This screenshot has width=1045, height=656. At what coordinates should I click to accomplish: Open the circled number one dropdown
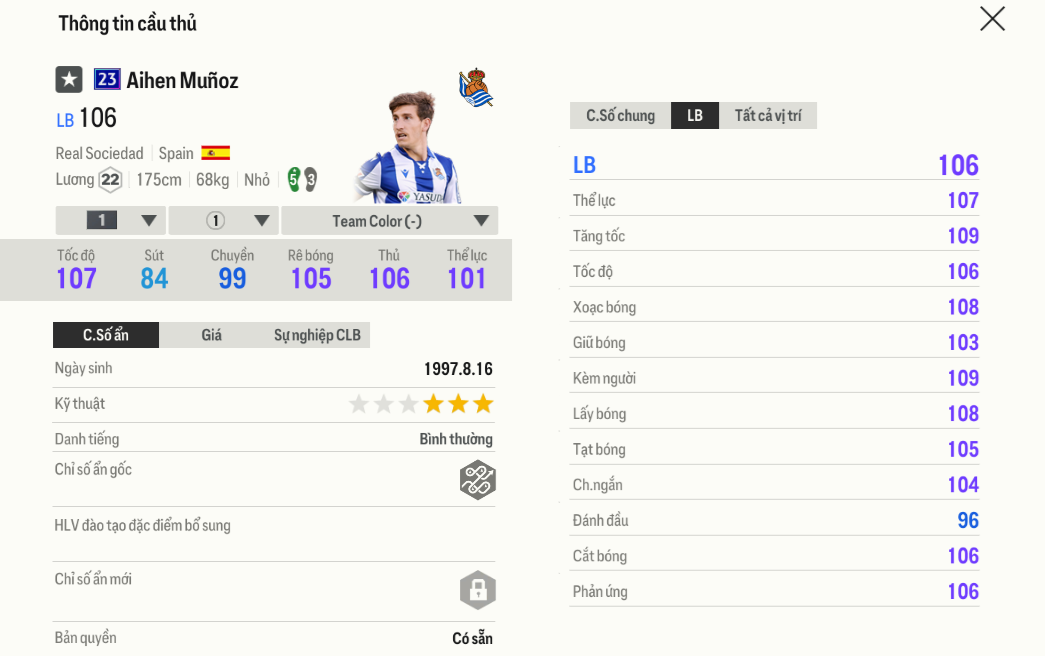click(223, 221)
